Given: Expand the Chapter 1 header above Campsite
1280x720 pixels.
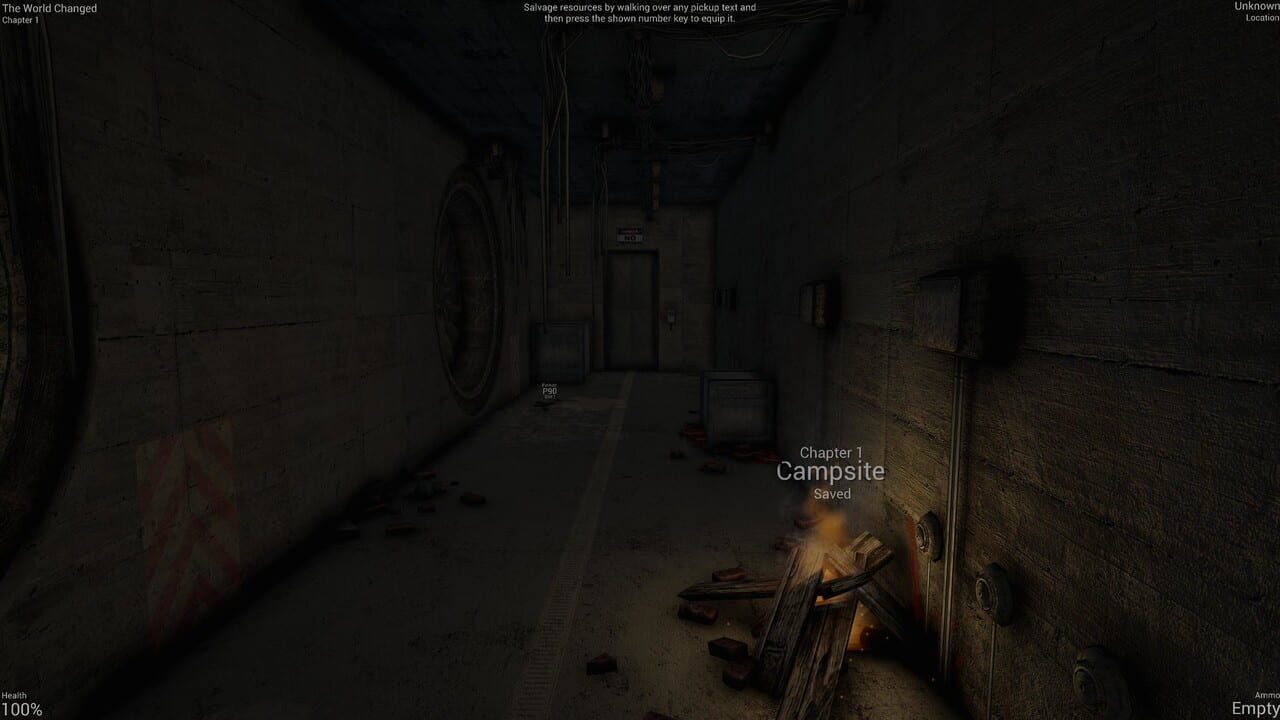Looking at the screenshot, I should (x=831, y=453).
